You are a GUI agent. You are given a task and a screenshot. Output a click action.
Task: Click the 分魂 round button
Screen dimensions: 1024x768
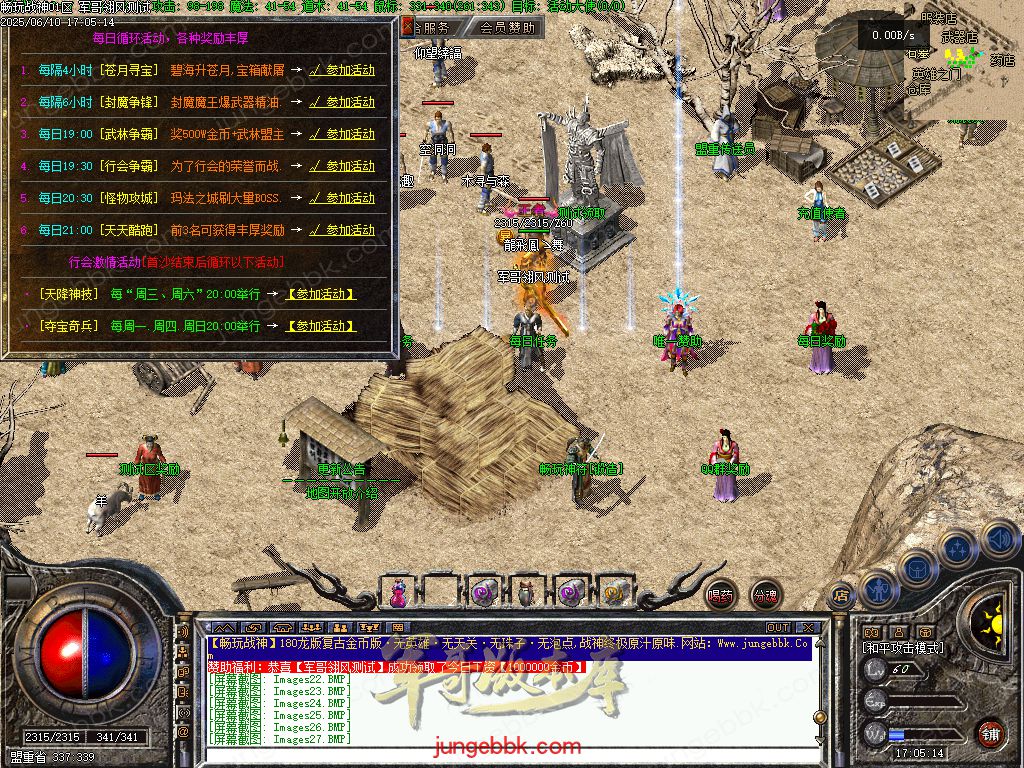pyautogui.click(x=765, y=595)
